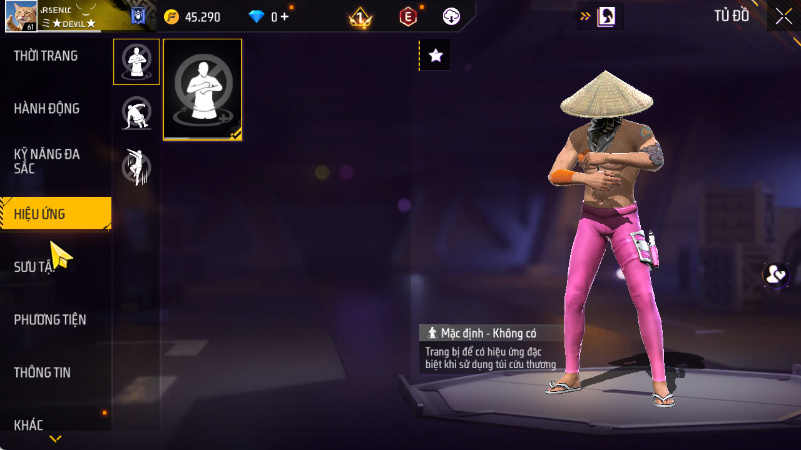Add diamonds with the plus button
Viewport: 801px width, 450px height.
coord(285,17)
